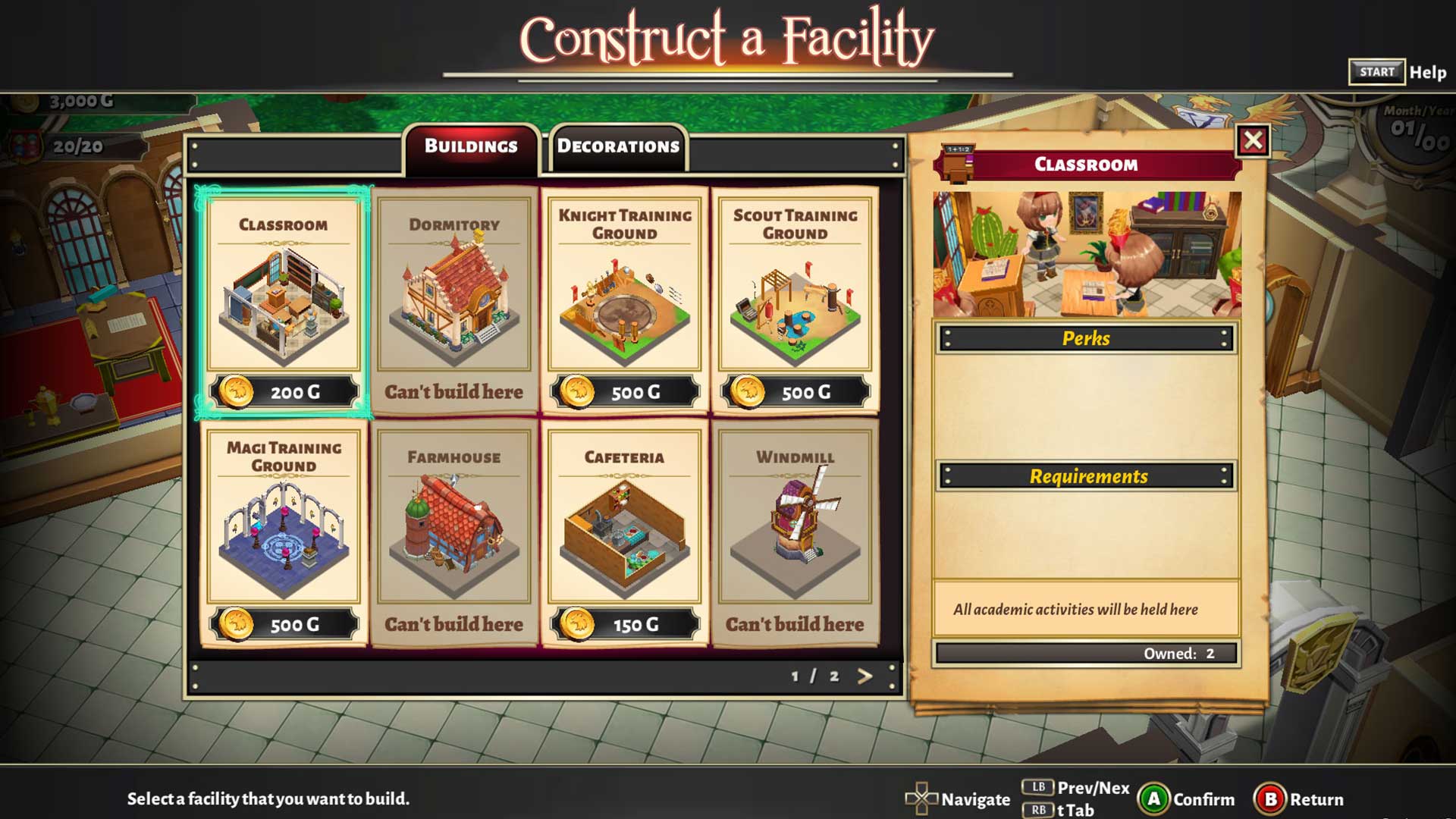The height and width of the screenshot is (819, 1456).
Task: Switch to the Decorations tab
Action: point(617,146)
